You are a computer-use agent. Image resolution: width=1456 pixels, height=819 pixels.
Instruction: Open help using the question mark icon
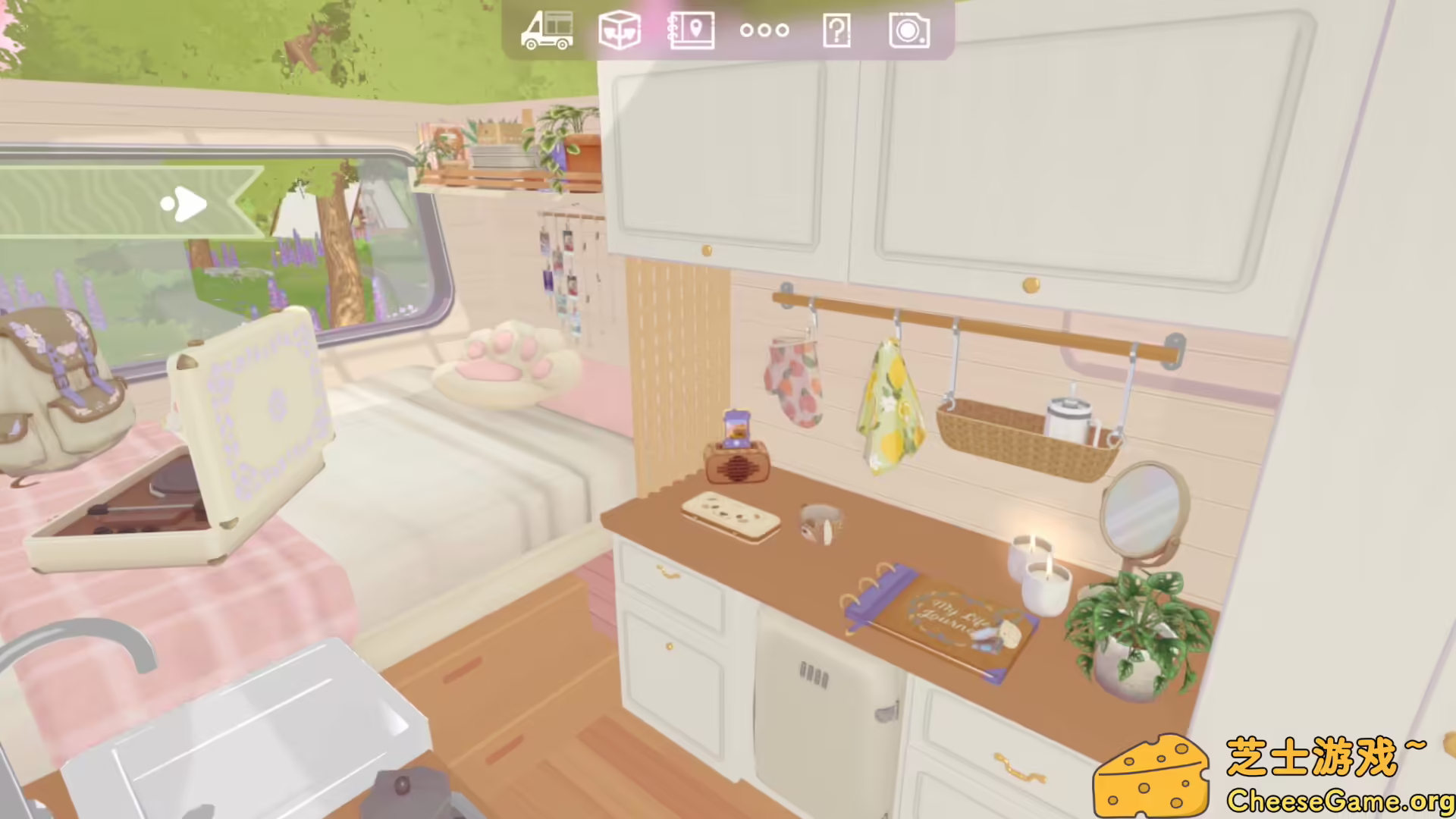coord(836,31)
